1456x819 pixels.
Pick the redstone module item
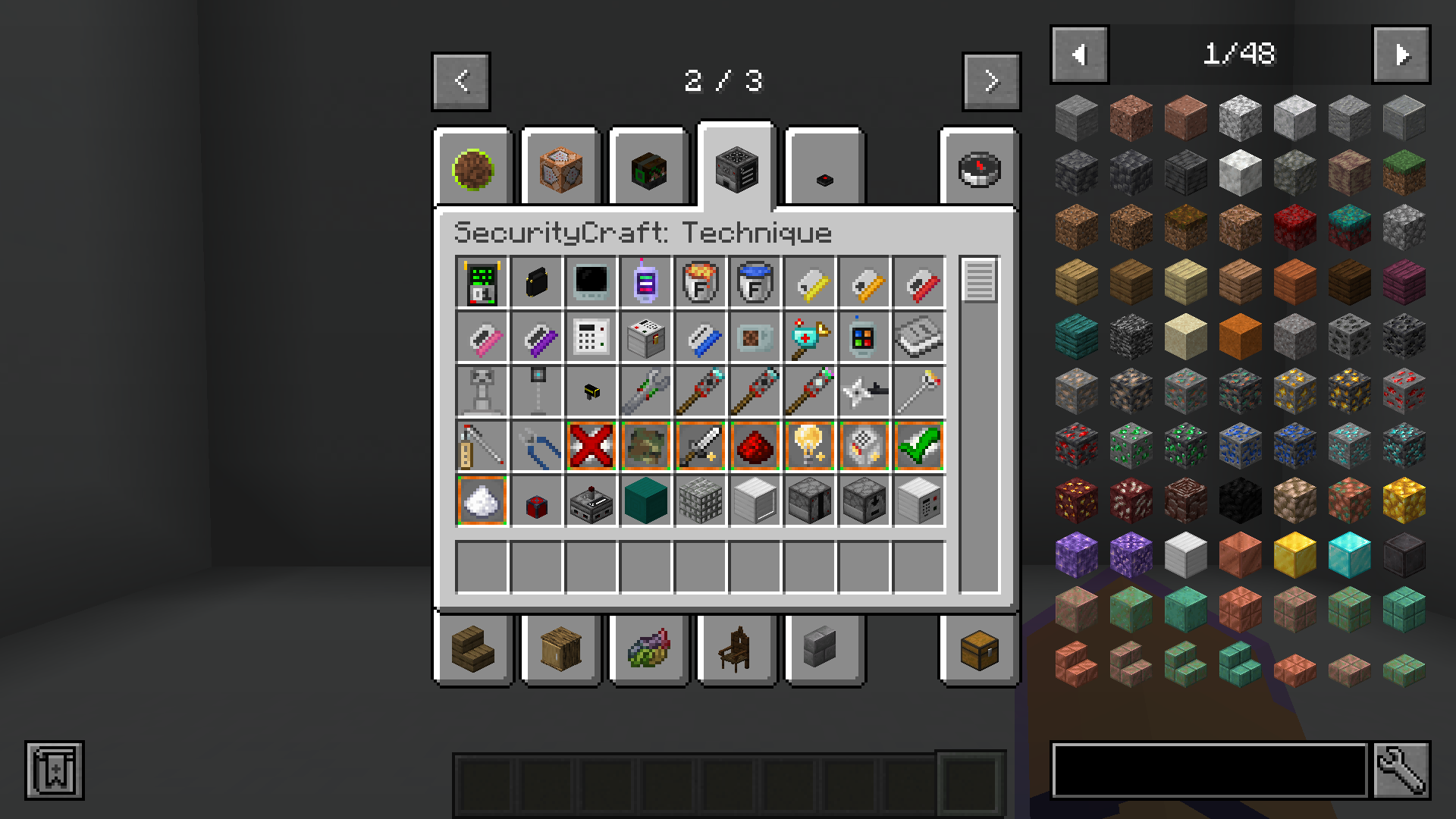tap(755, 445)
